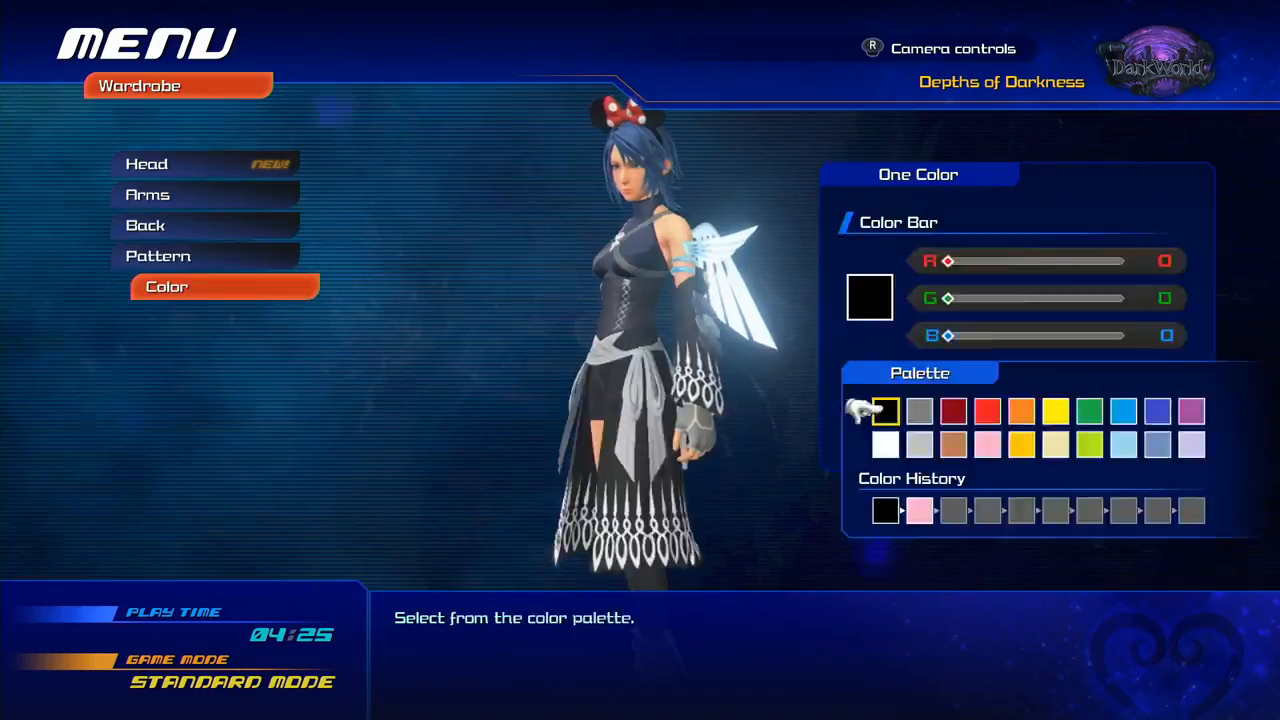Reuse the pink color from Color History

point(920,511)
